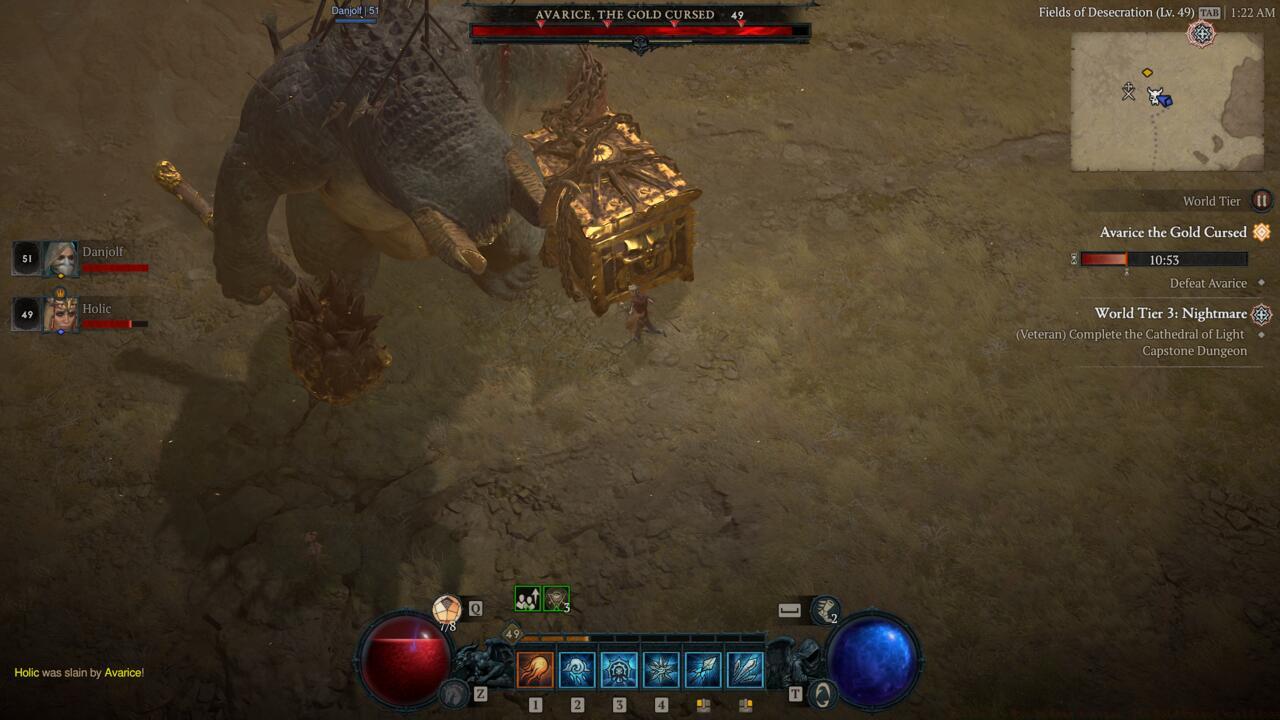Click the quest marker emblem above the minimap

tap(1201, 34)
